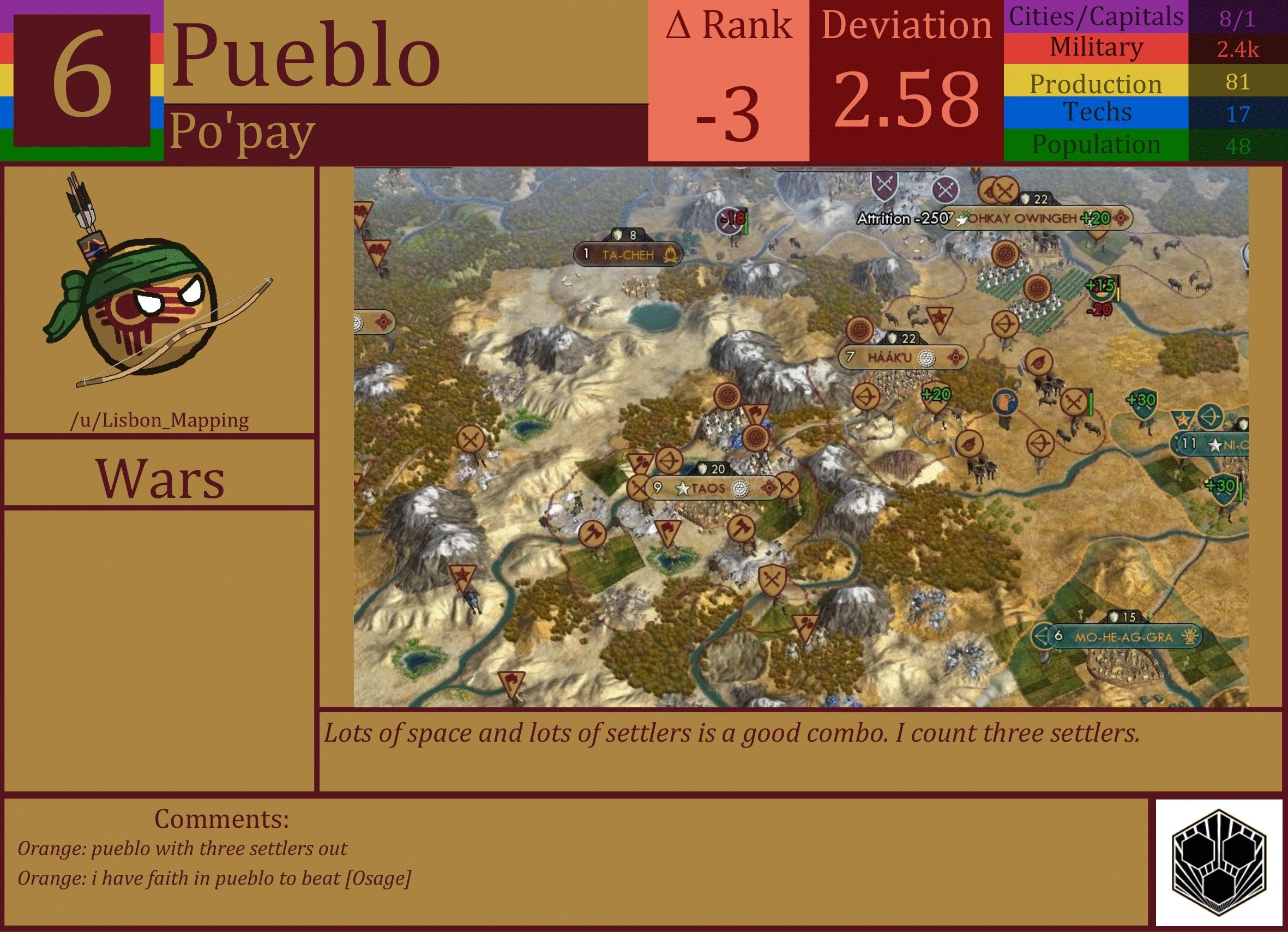Select the hammer worker icon south of Taos

click(742, 527)
